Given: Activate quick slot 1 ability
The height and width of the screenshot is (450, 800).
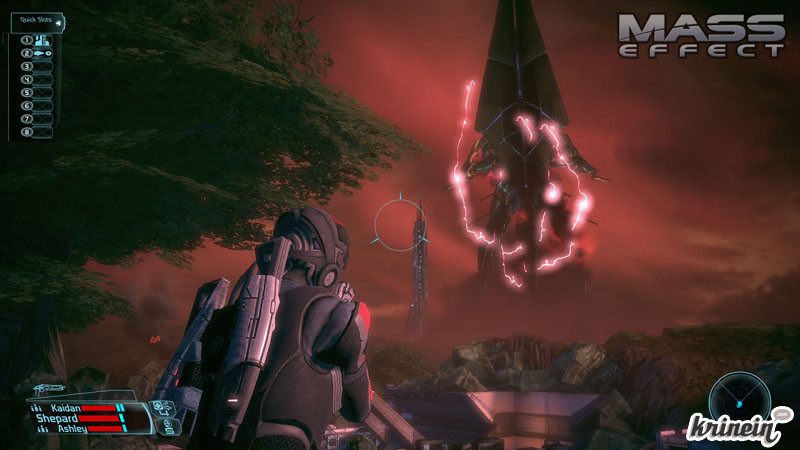Looking at the screenshot, I should click(43, 40).
